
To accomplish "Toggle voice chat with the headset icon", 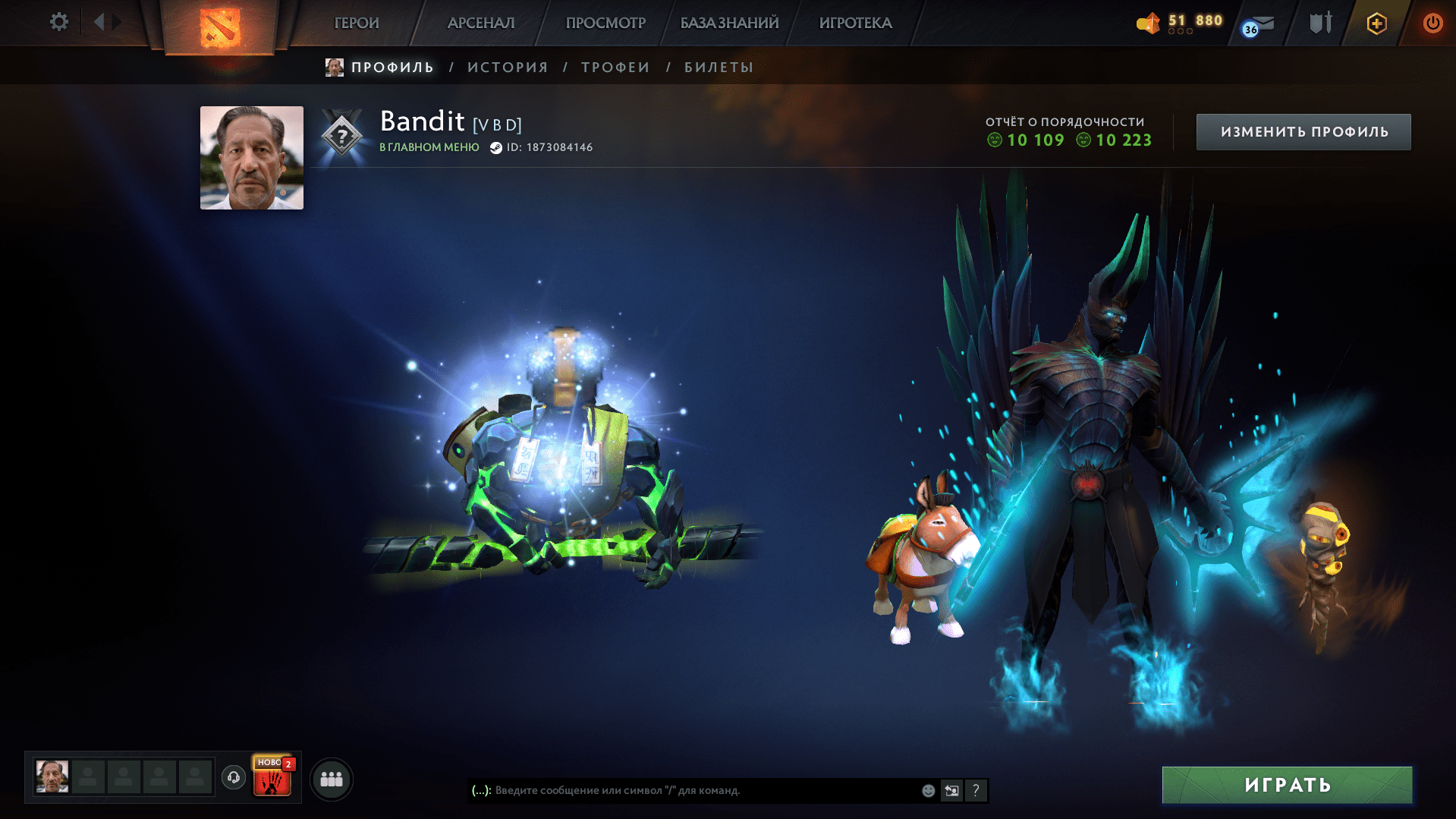I will tap(233, 777).
